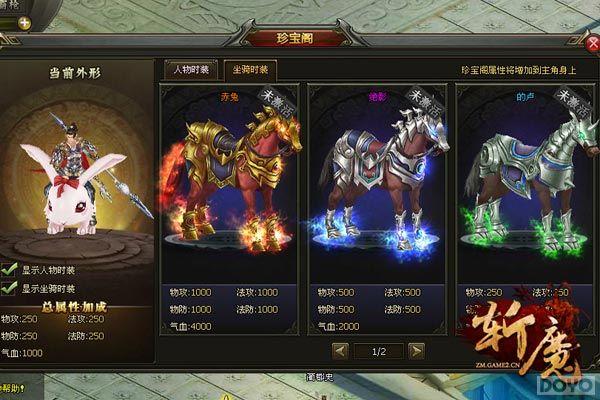Toggle the 显示人物时装 checkbox
Viewport: 600px width, 400px height.
(9, 269)
